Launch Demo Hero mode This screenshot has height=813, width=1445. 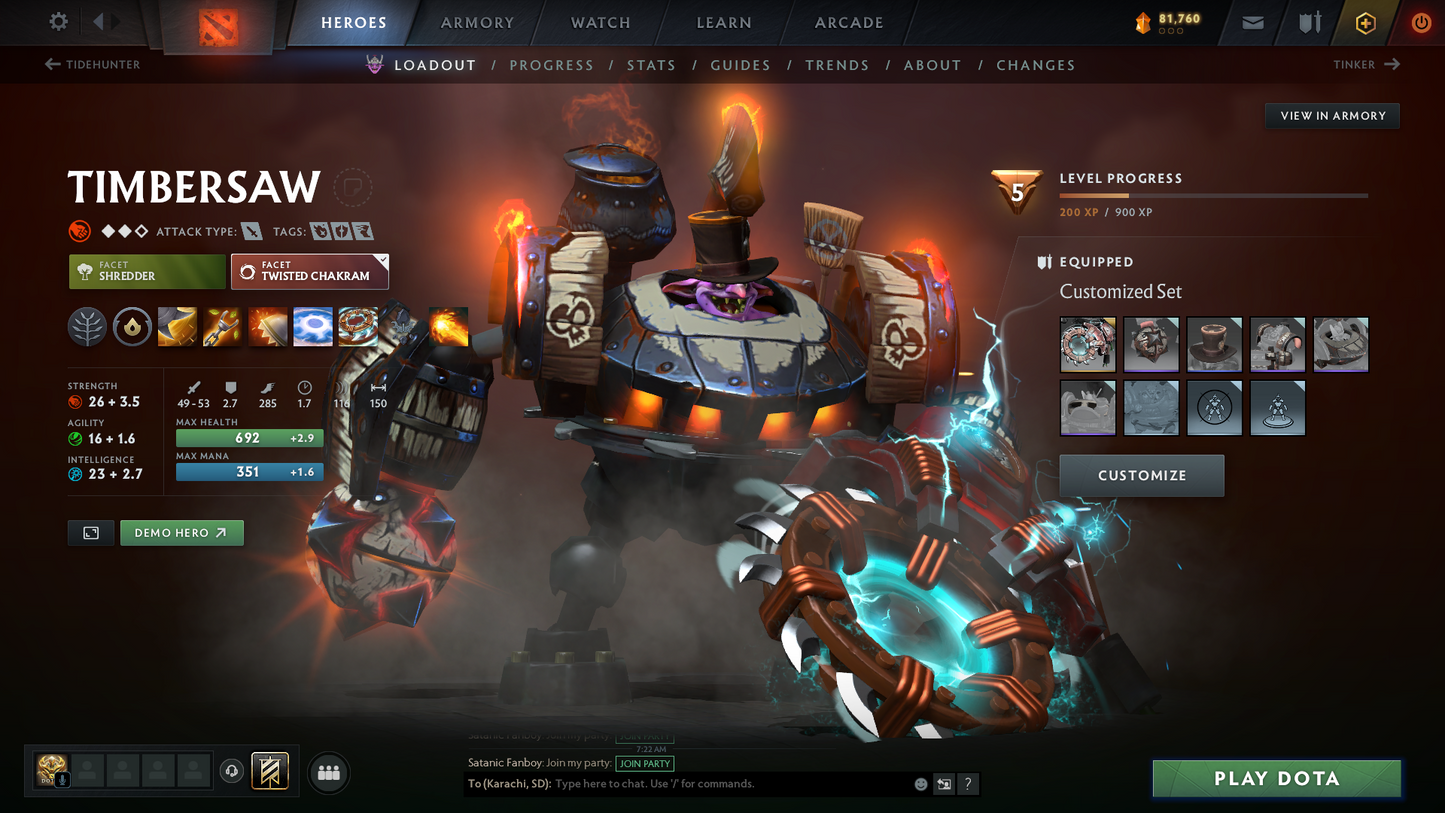(x=181, y=533)
